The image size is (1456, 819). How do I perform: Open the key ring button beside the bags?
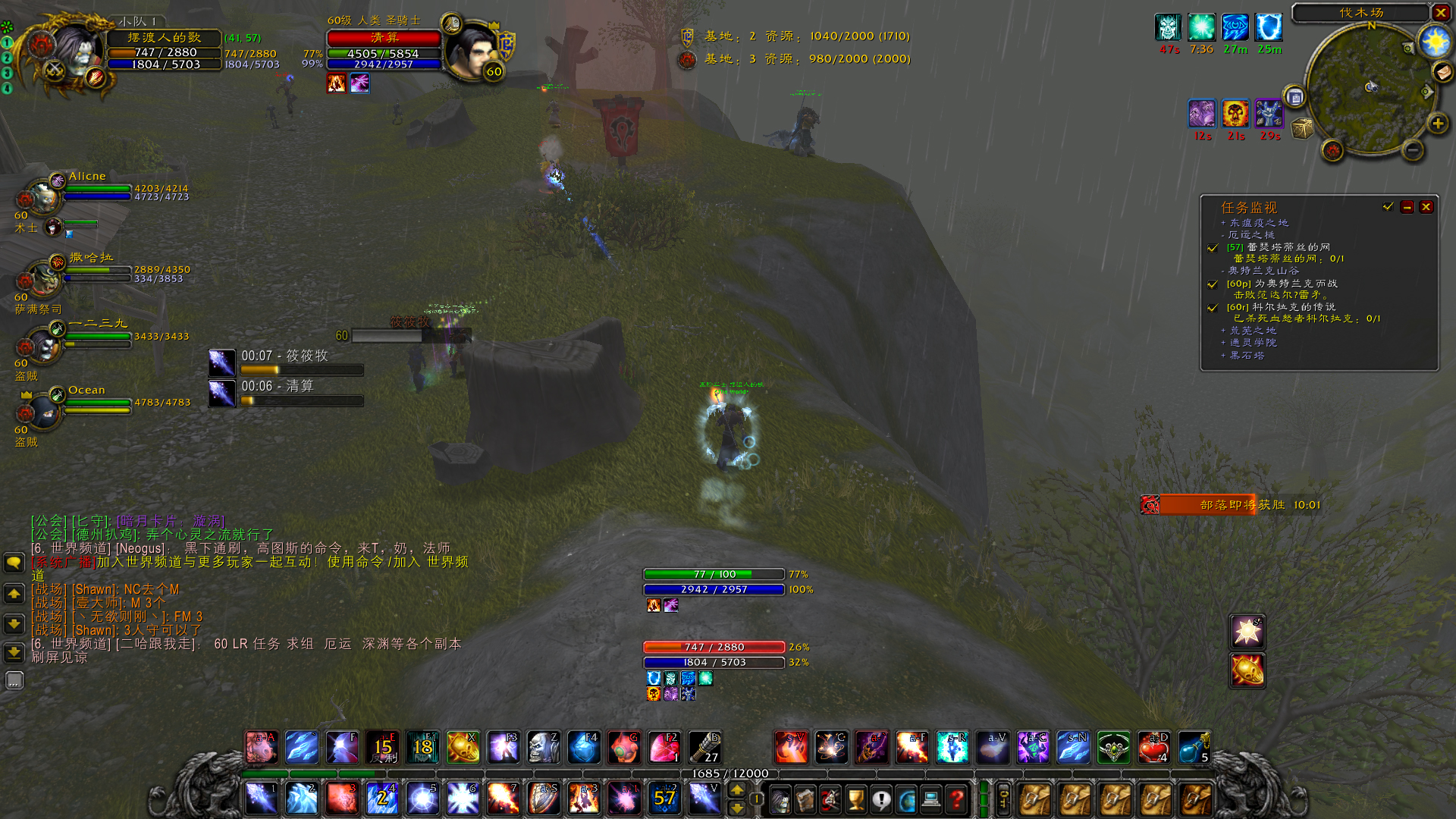pos(1003,799)
